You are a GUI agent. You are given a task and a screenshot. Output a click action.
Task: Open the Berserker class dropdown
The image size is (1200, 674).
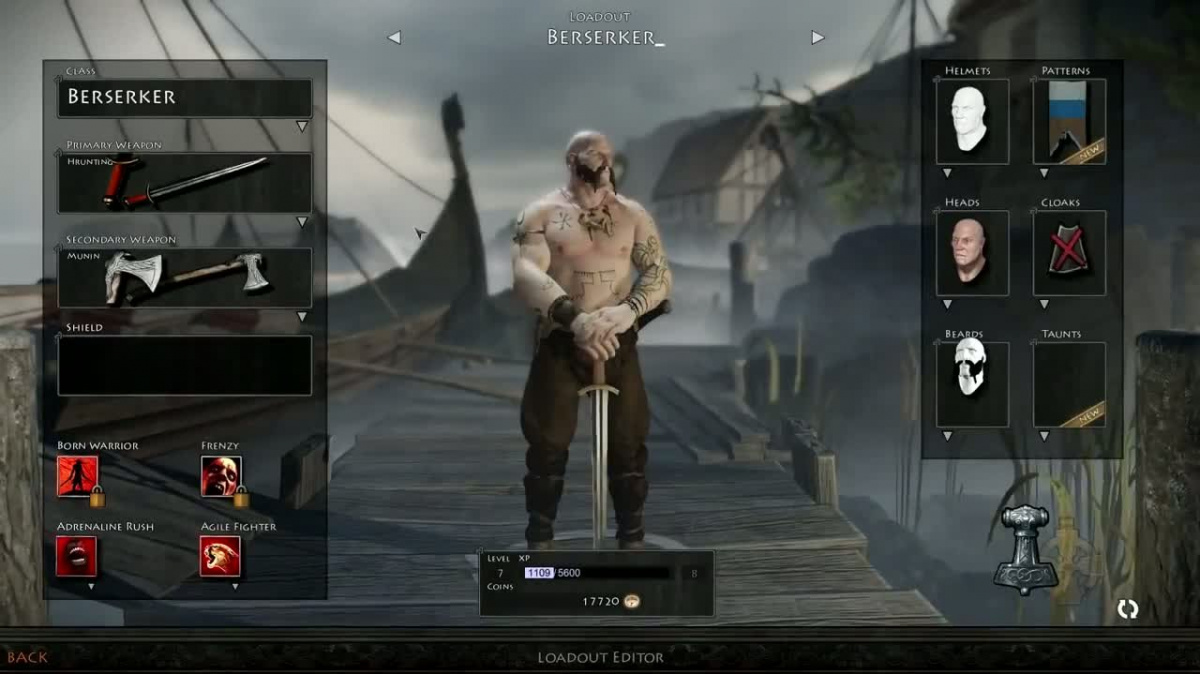185,98
